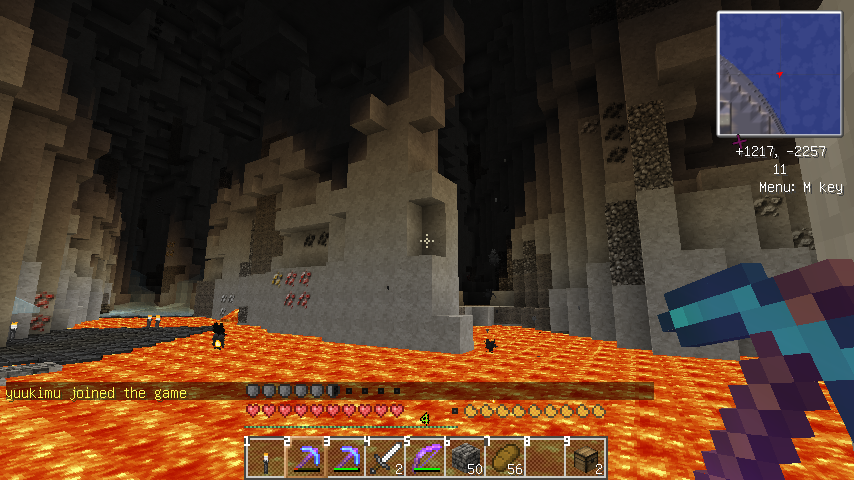
Task: Equip the sword from the hotbar
Action: [x=386, y=458]
